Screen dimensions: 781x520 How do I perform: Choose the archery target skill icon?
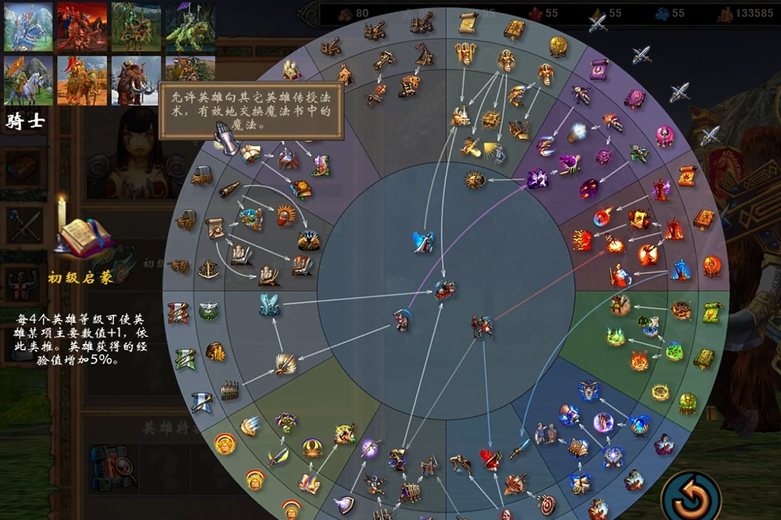click(x=545, y=503)
